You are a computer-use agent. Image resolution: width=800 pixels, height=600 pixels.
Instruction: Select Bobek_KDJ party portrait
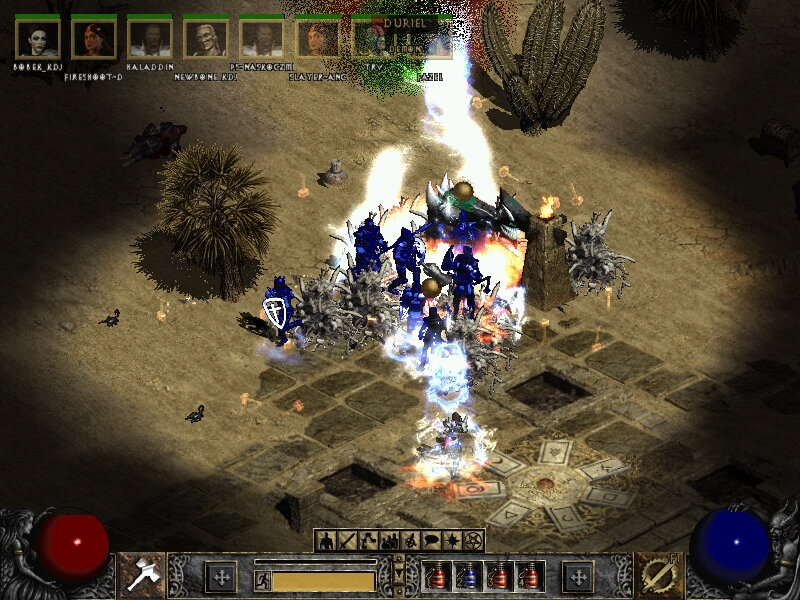(x=38, y=39)
